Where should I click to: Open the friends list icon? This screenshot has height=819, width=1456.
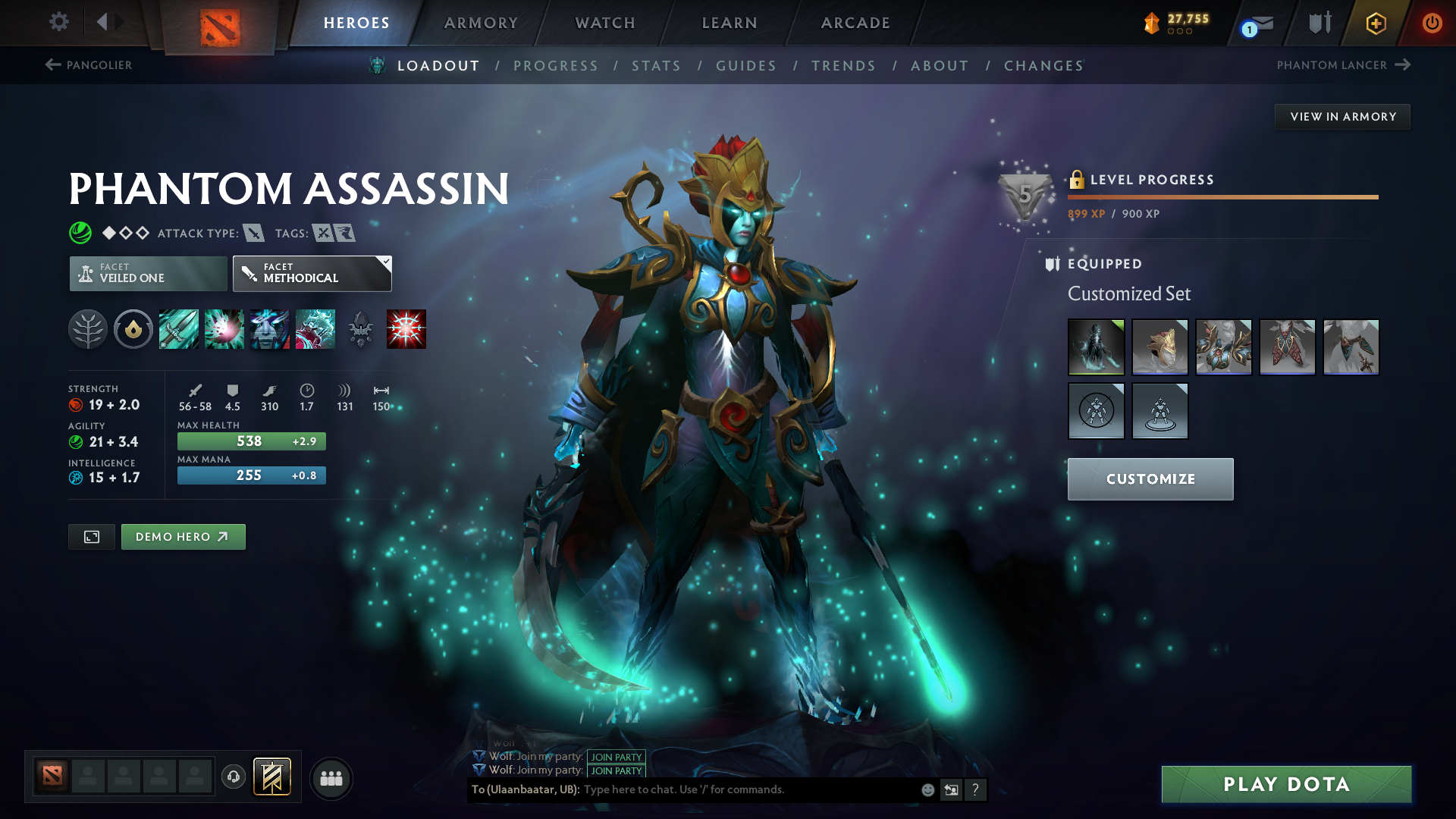pos(331,777)
